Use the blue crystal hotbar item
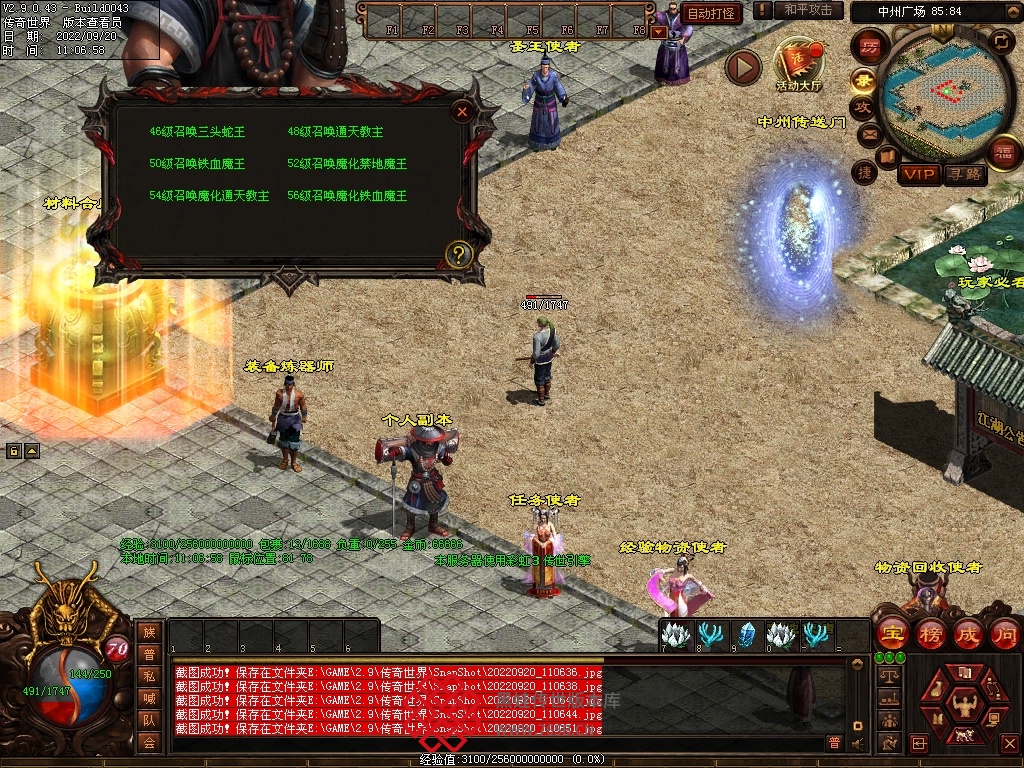 tap(746, 634)
